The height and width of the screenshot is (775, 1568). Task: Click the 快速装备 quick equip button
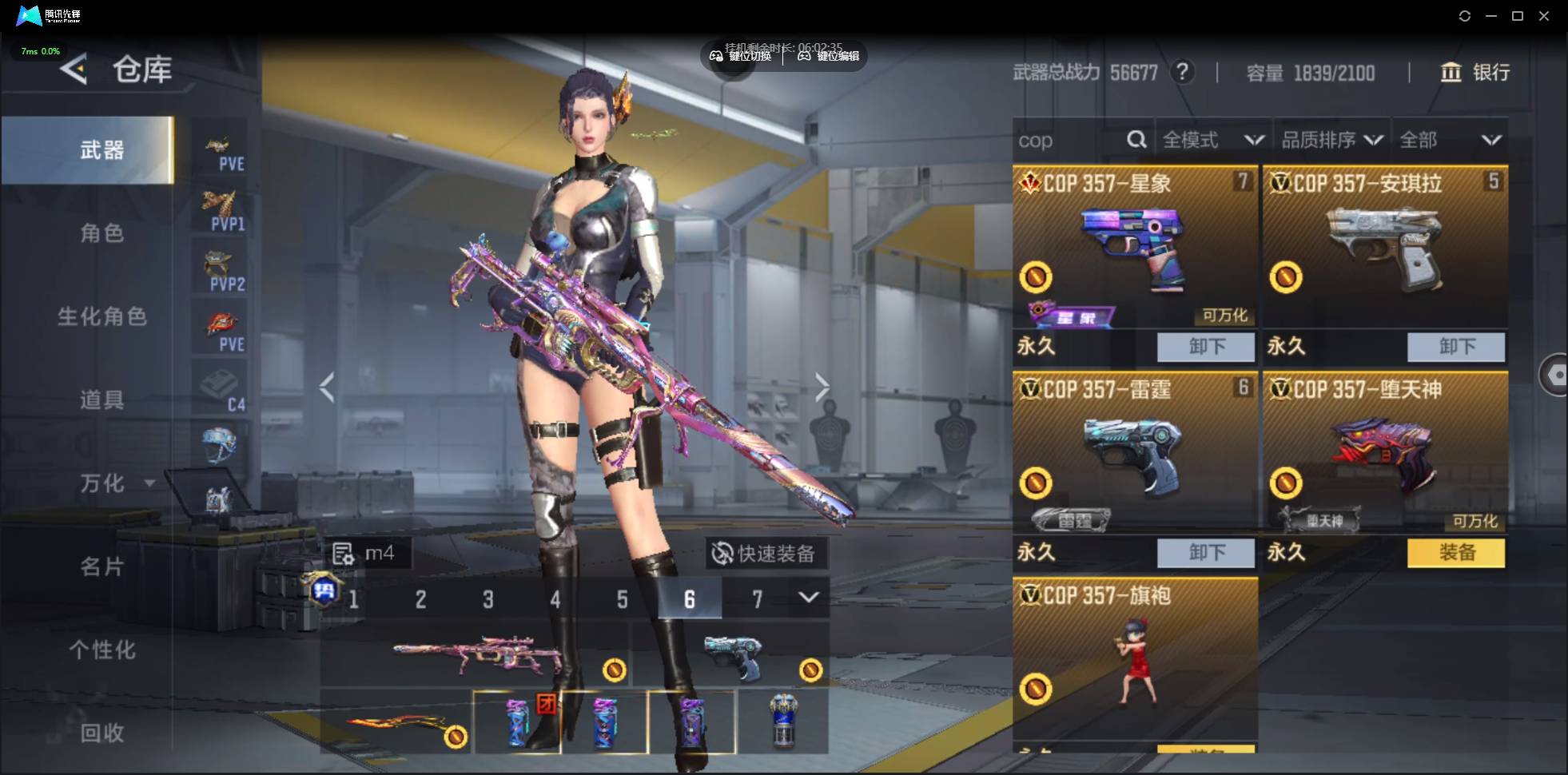coord(765,553)
